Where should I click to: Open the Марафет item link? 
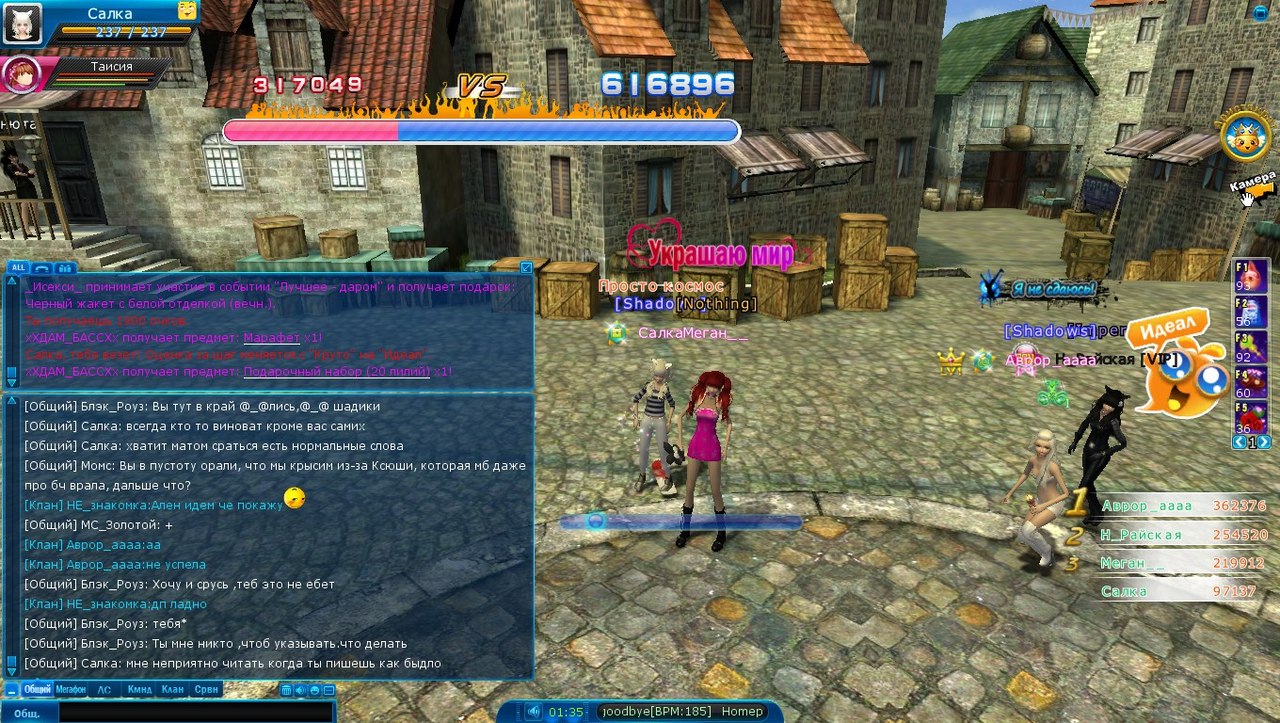[270, 338]
